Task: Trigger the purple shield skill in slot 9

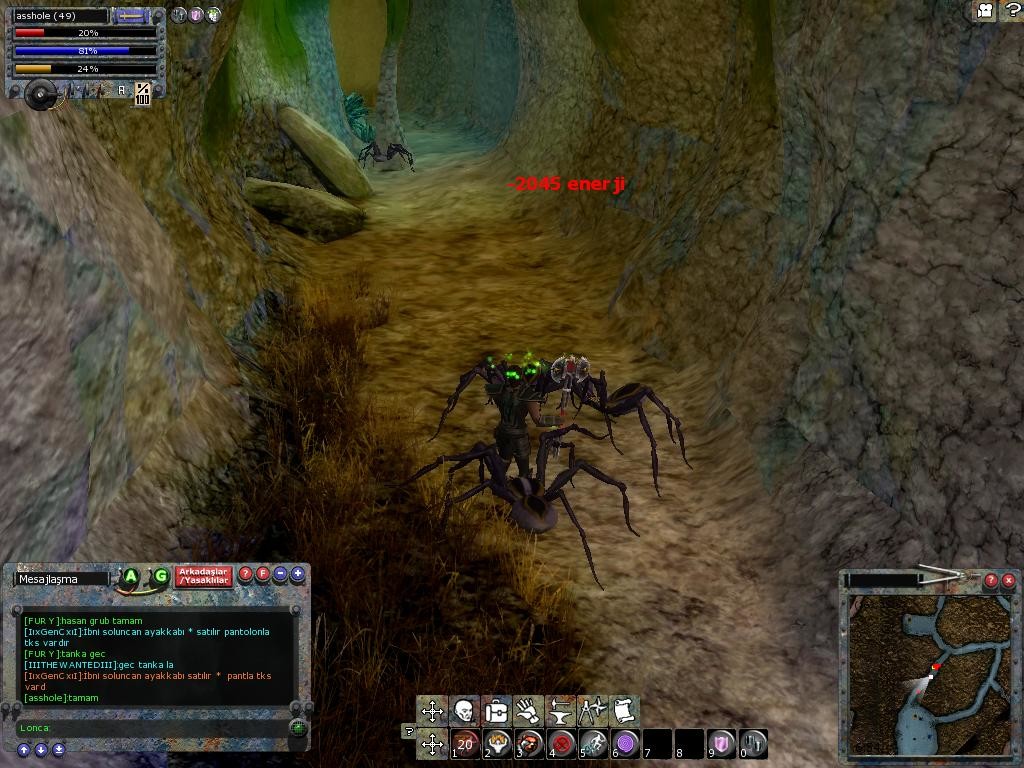Action: 722,744
